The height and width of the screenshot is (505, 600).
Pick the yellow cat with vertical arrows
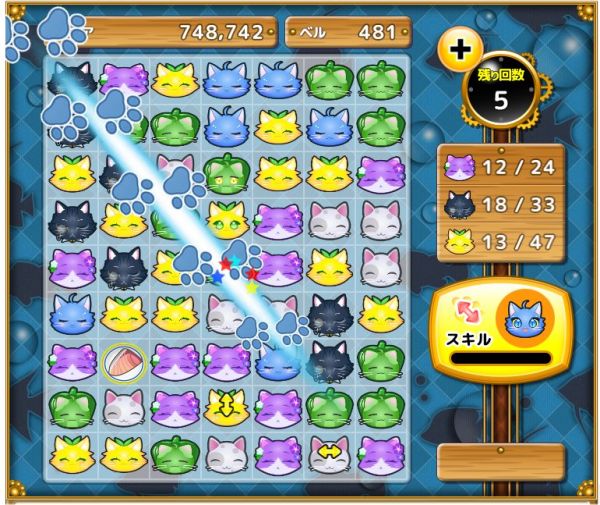227,407
